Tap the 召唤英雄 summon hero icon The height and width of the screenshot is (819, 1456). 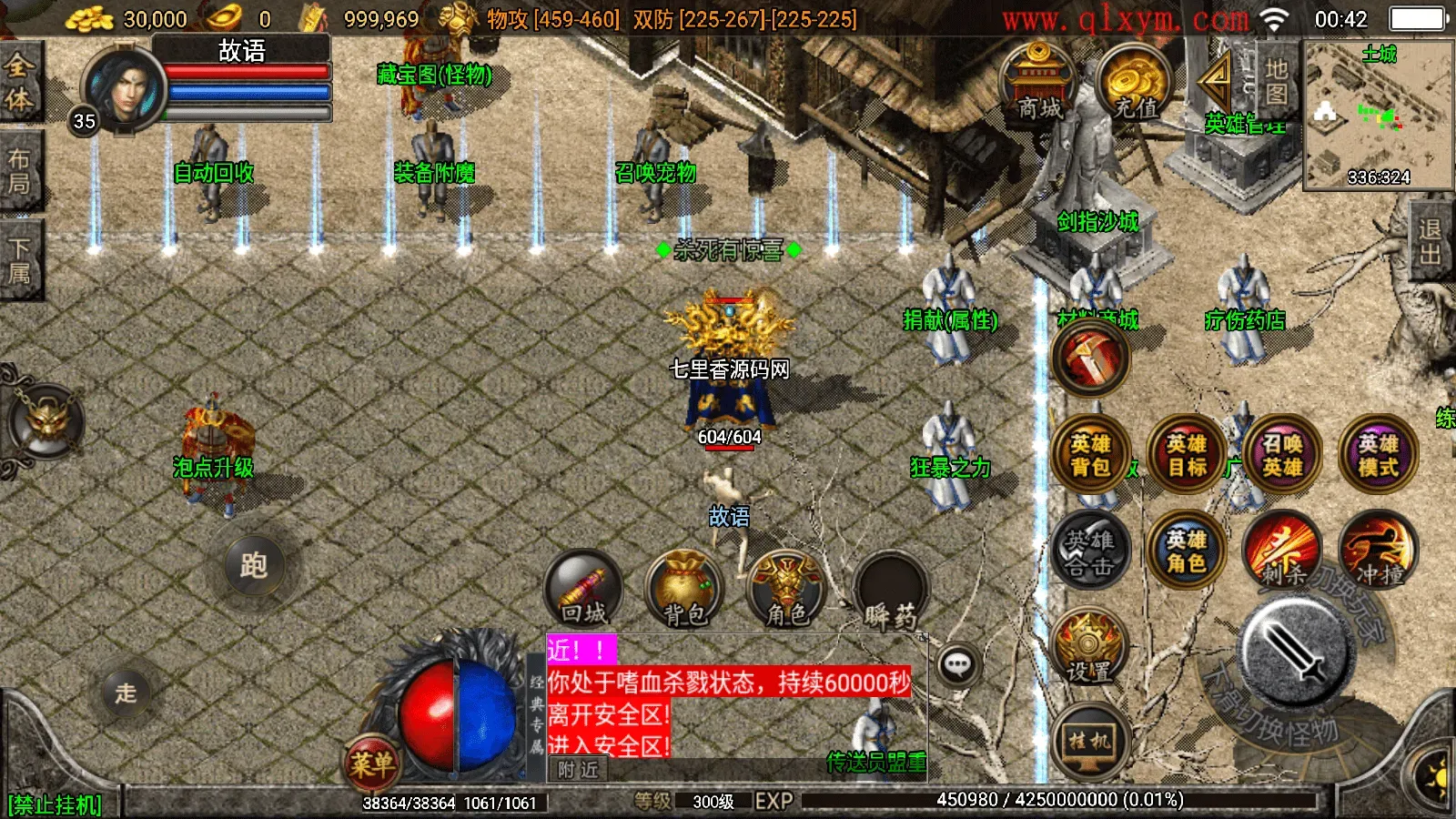point(1282,453)
